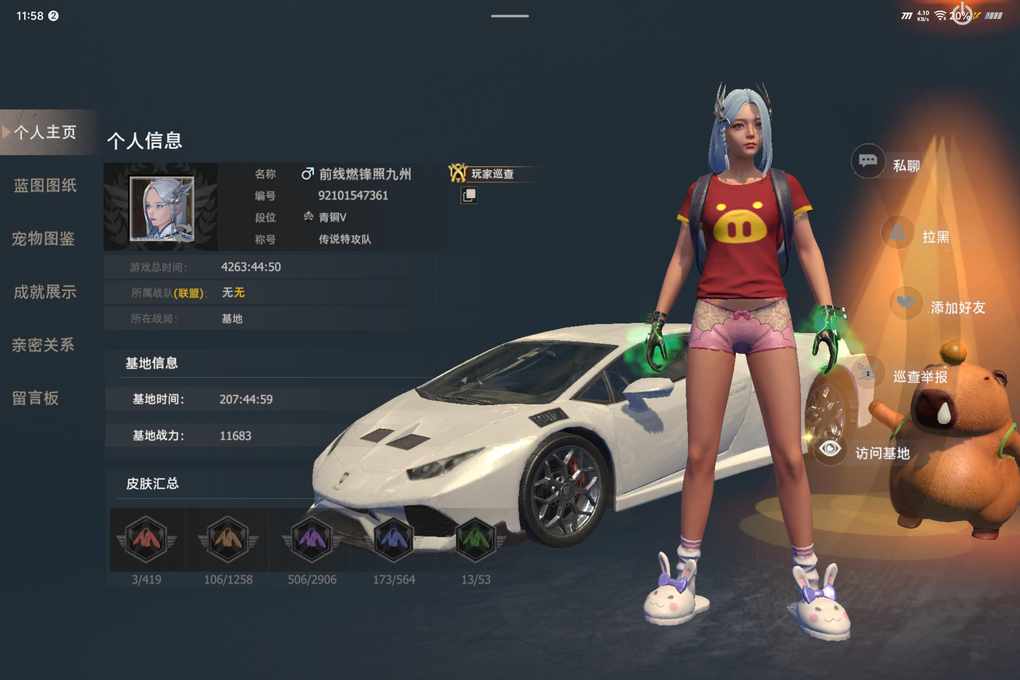Open the 个人主页 profile tab
Screen dimensions: 1020x680
(46, 132)
